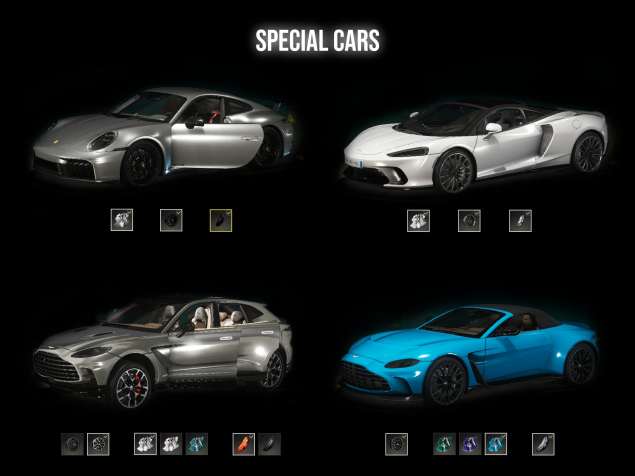Choose the red part icon under the grey SUV
Image resolution: width=635 pixels, height=476 pixels.
pyautogui.click(x=244, y=443)
